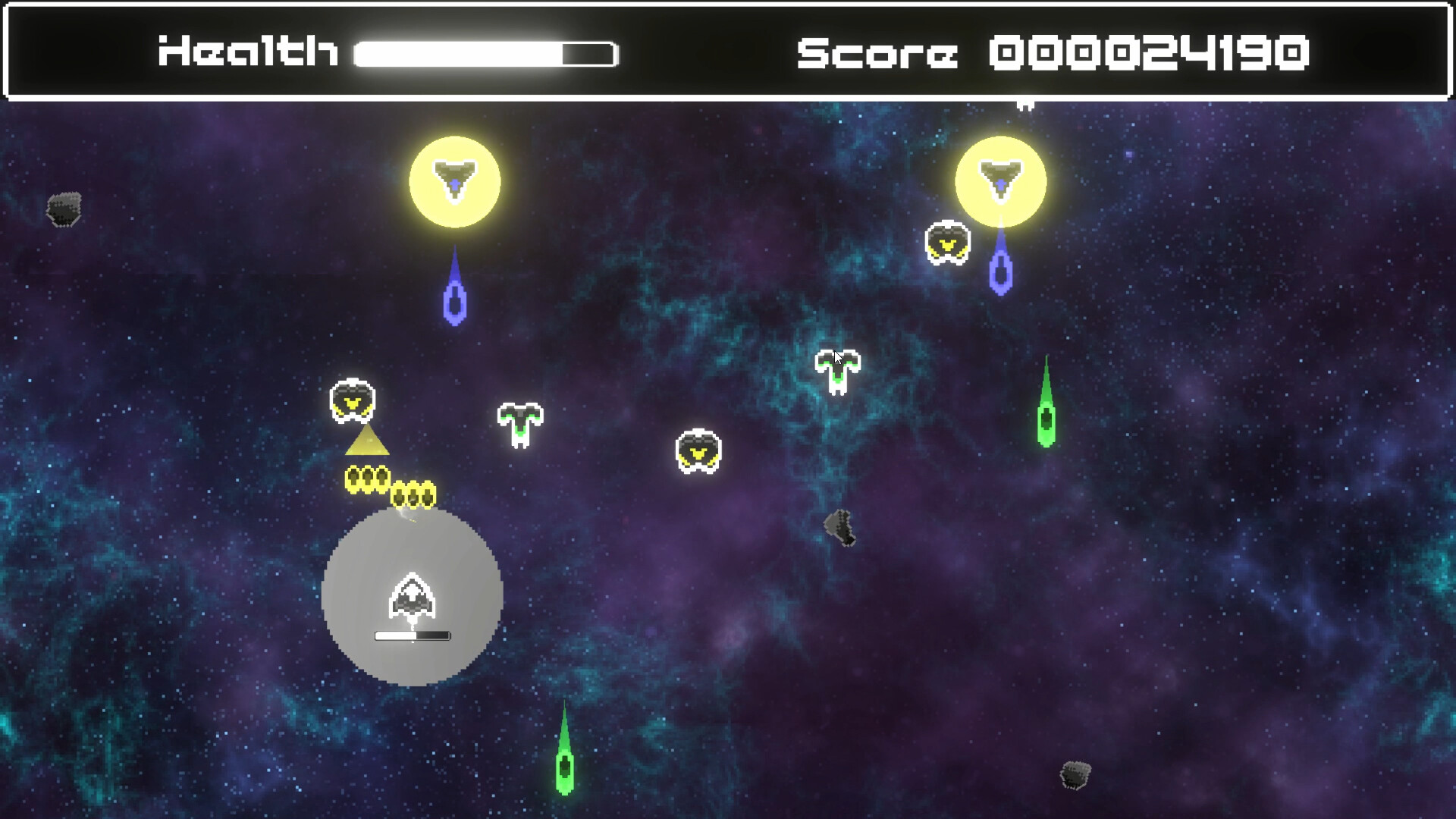Click the yellow glowing boss enemy at top left
This screenshot has width=1456, height=819.
coord(455,182)
